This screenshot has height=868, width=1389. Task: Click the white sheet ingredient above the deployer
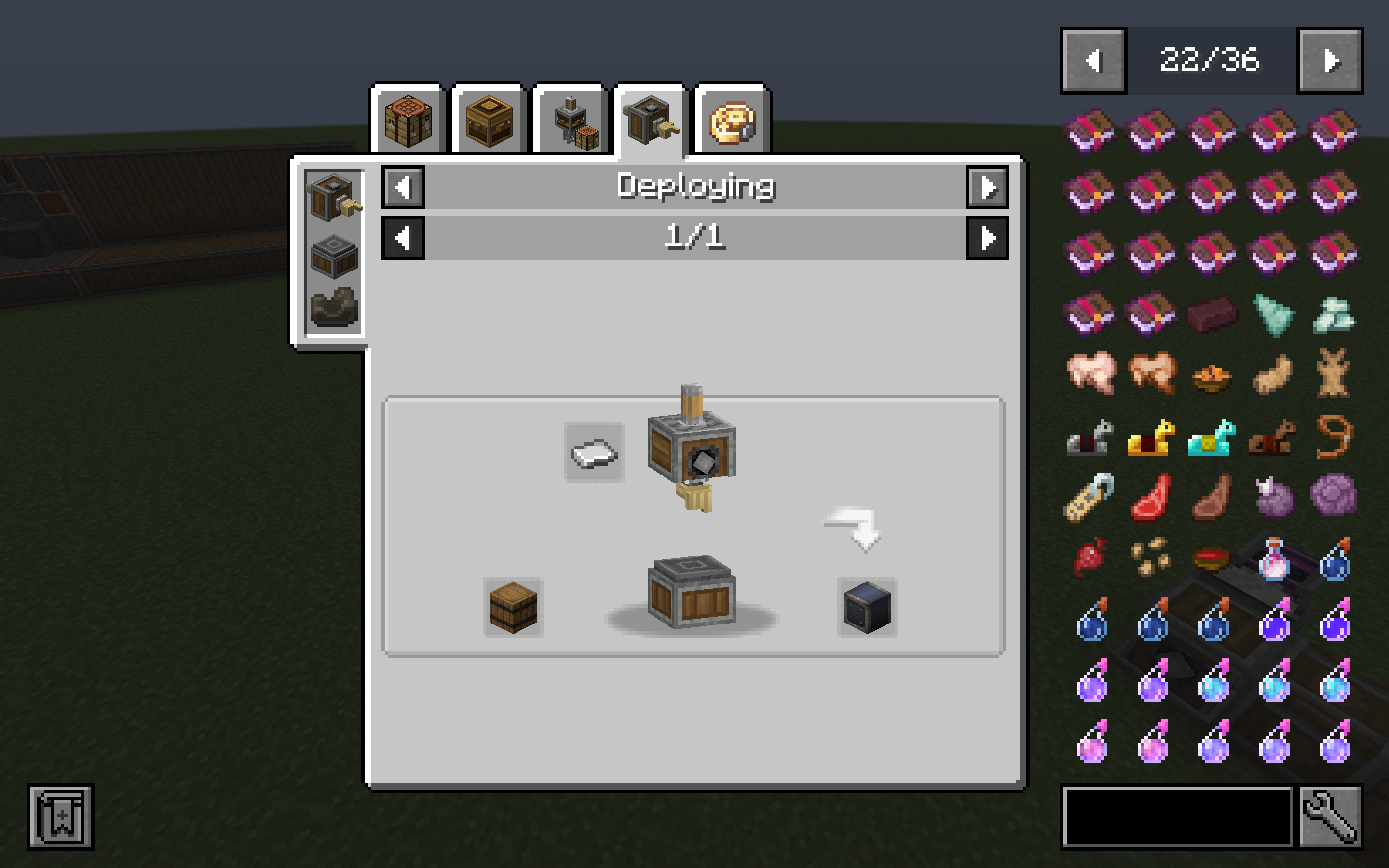click(x=595, y=453)
